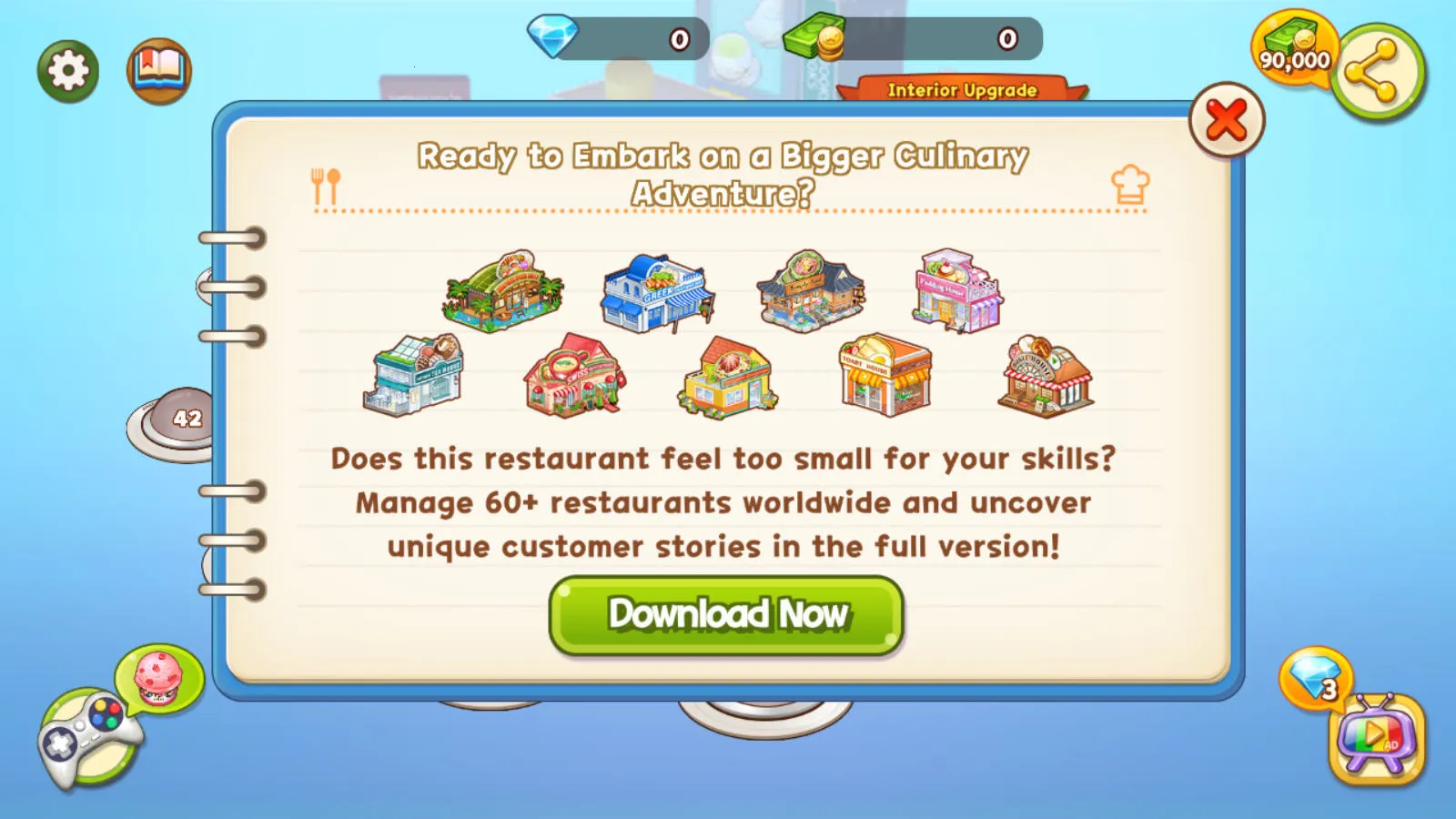Viewport: 1456px width, 819px height.
Task: Open the recipe book icon
Action: pos(159,71)
